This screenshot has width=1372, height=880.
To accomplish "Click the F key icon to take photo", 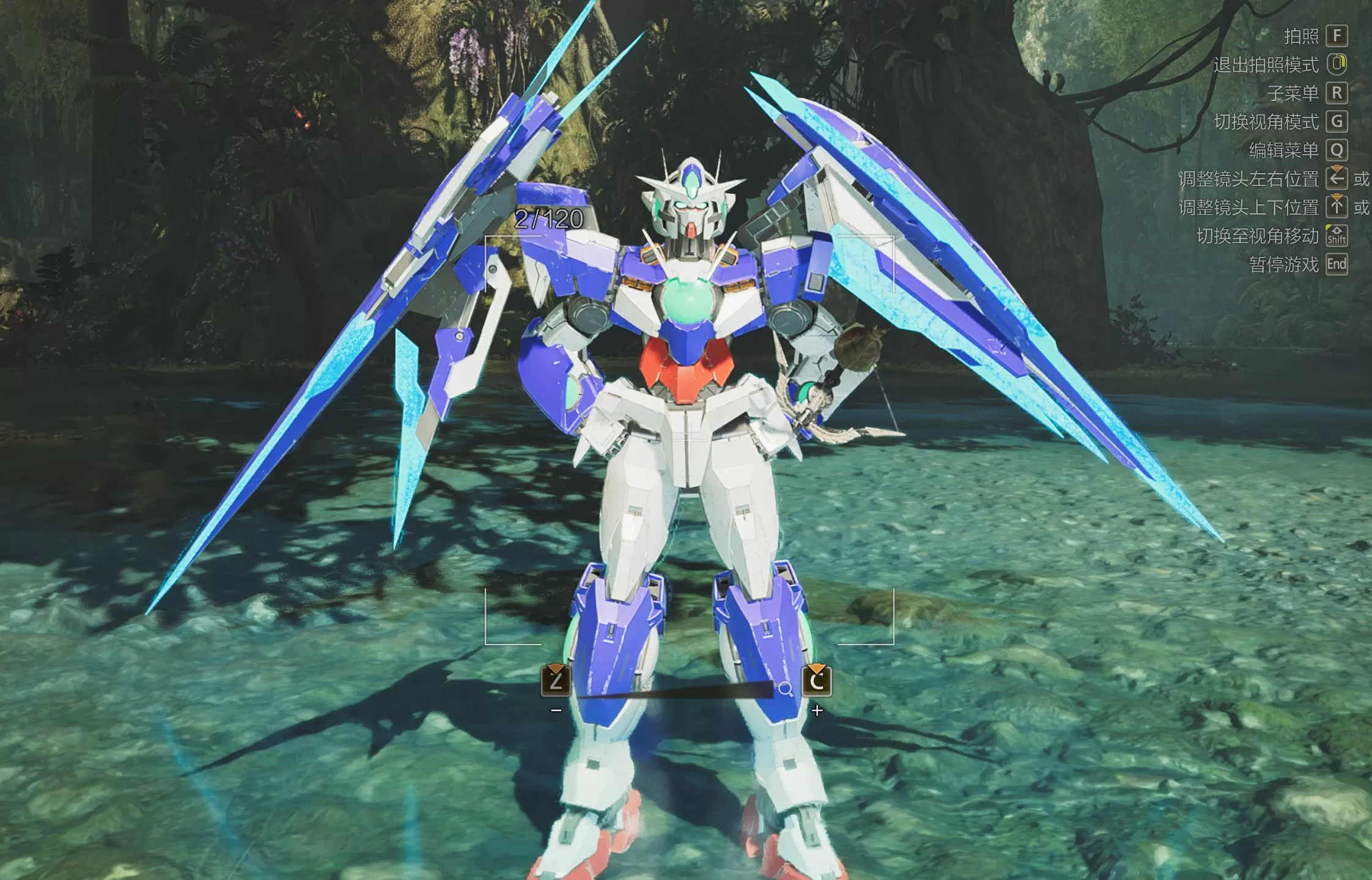I will click(1337, 36).
